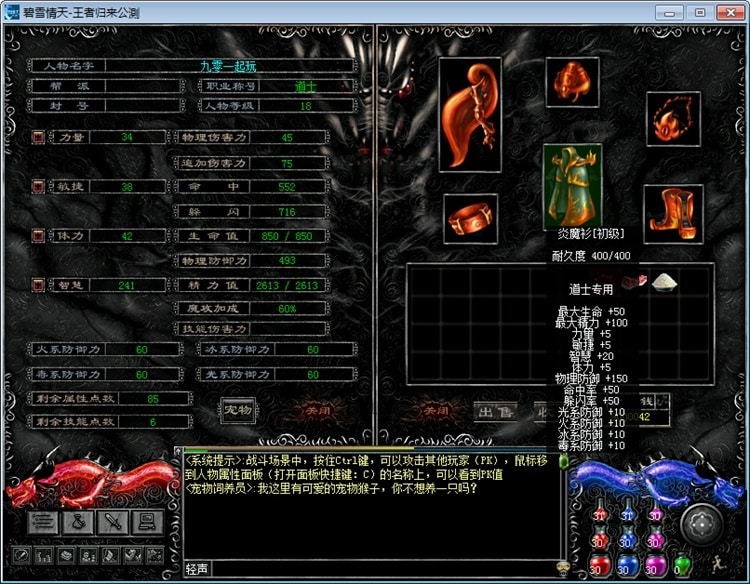Add a point to agility (敏捷)
This screenshot has height=584, width=750.
pos(38,186)
